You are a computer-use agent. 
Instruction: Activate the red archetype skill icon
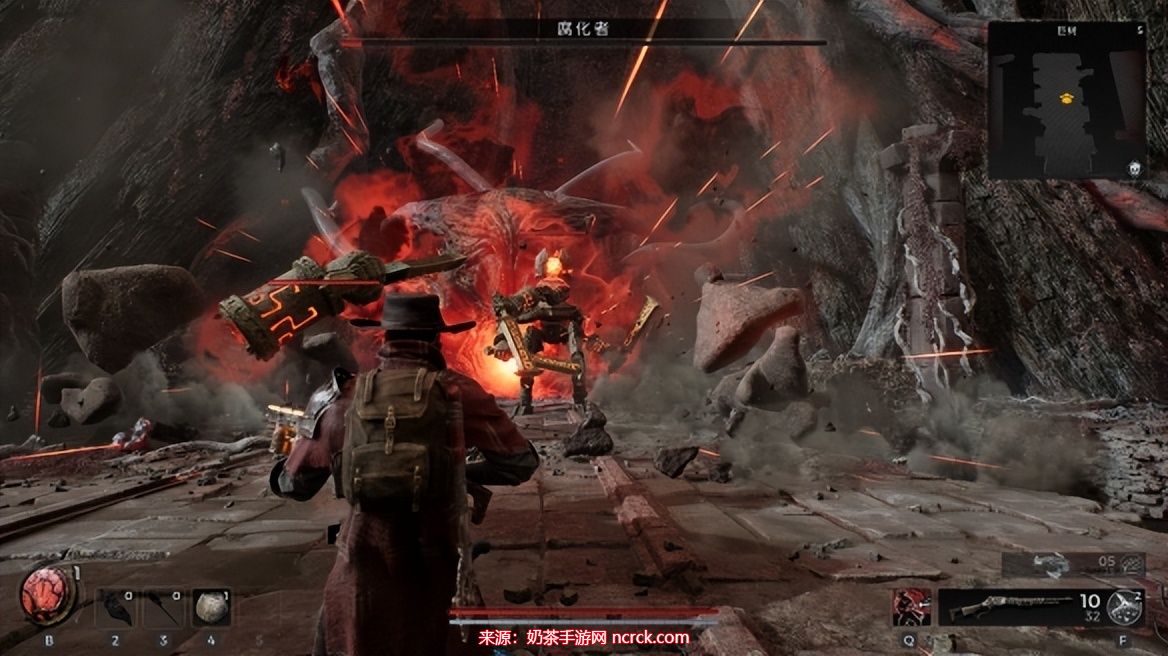point(911,606)
